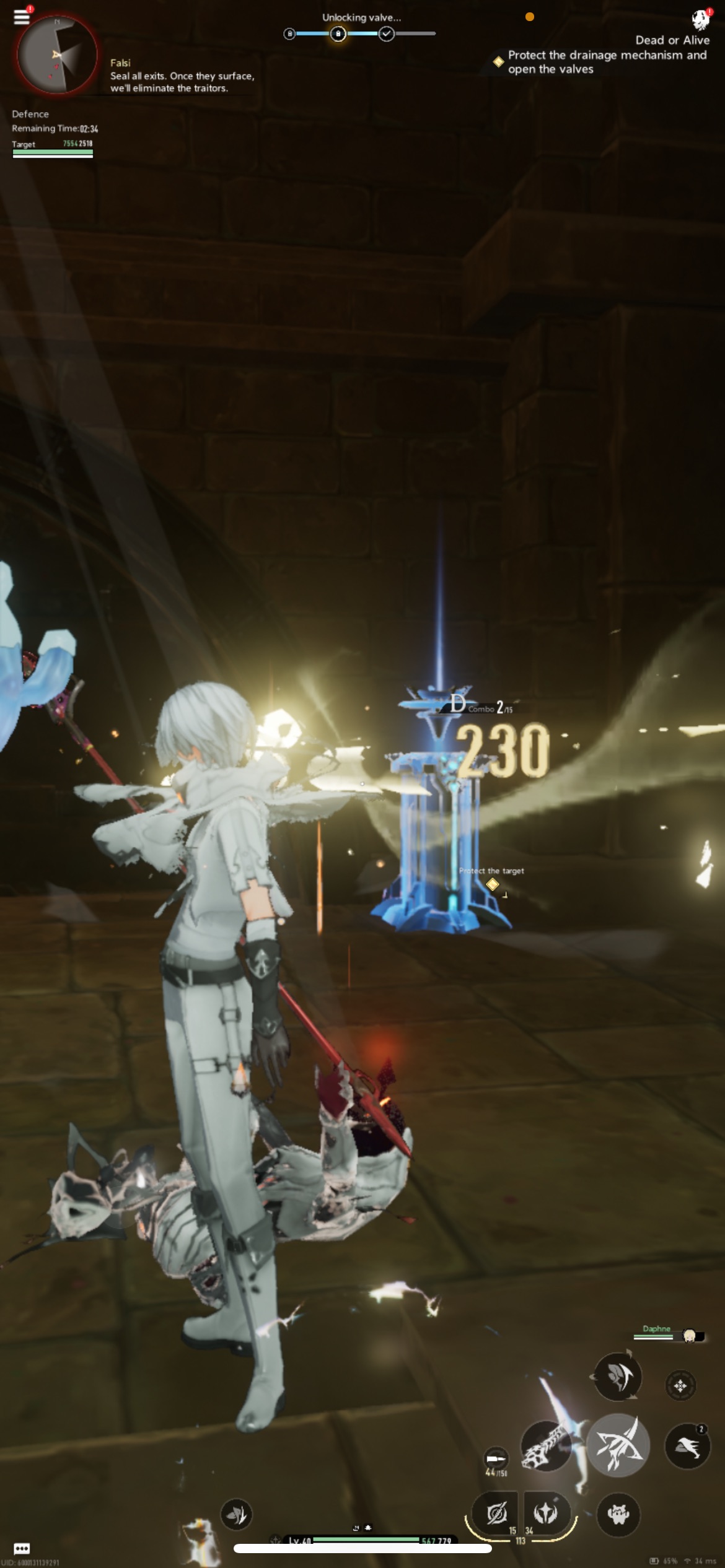Tap the bow and arrow attack button
This screenshot has height=1568, width=725.
(x=617, y=1445)
